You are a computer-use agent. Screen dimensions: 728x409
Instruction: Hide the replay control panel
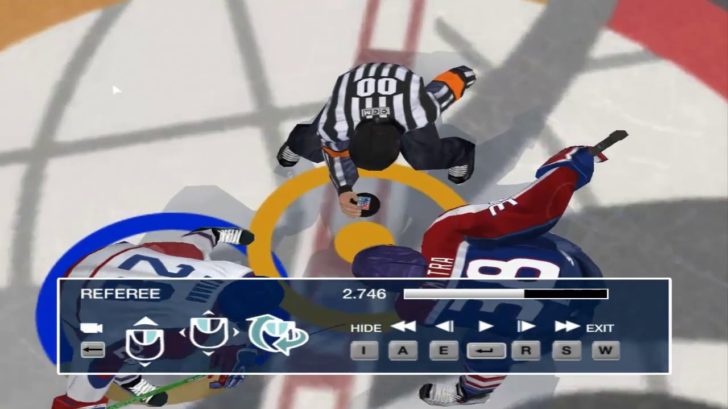(x=366, y=327)
